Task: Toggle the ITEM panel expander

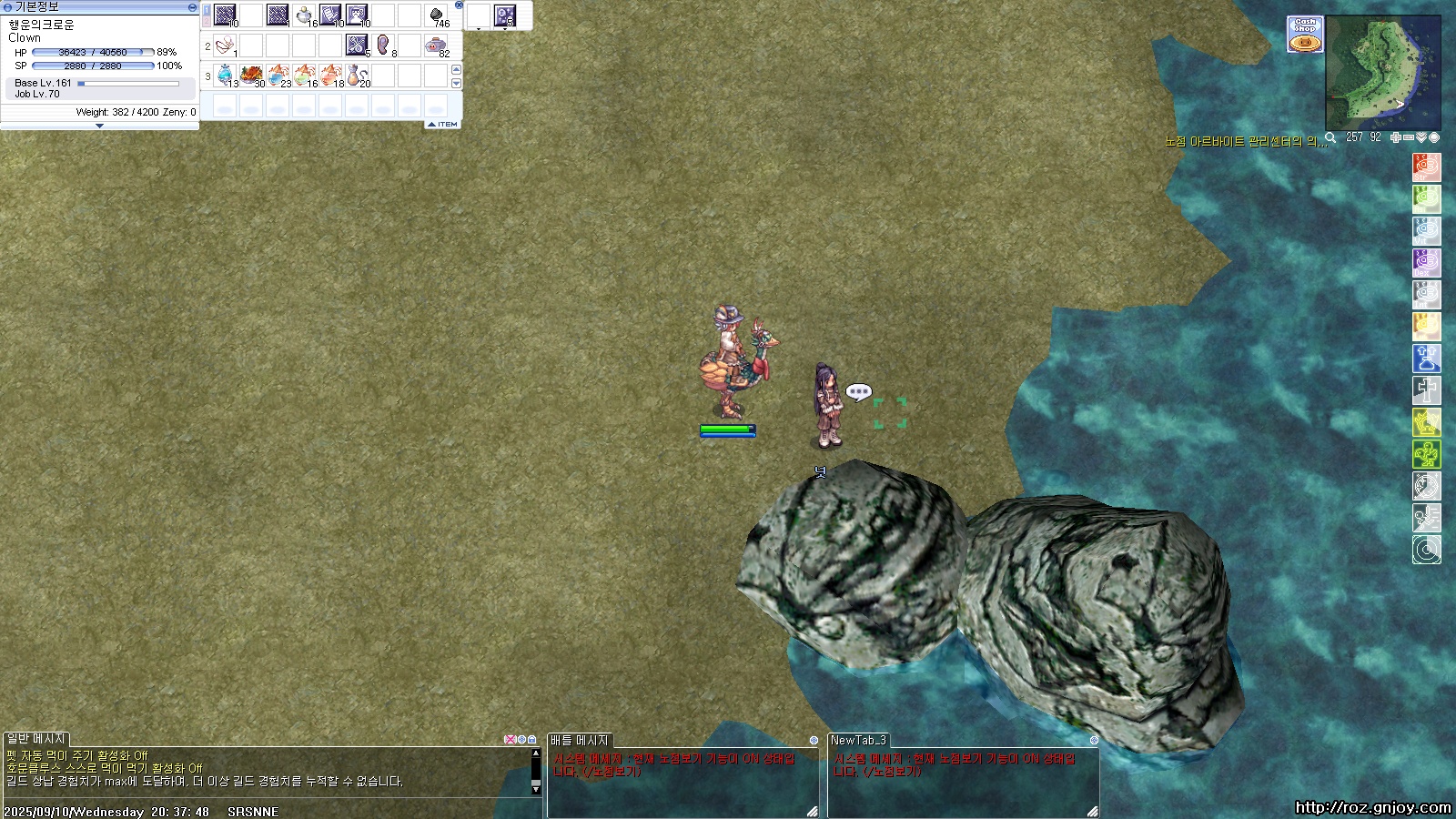Action: [443, 124]
